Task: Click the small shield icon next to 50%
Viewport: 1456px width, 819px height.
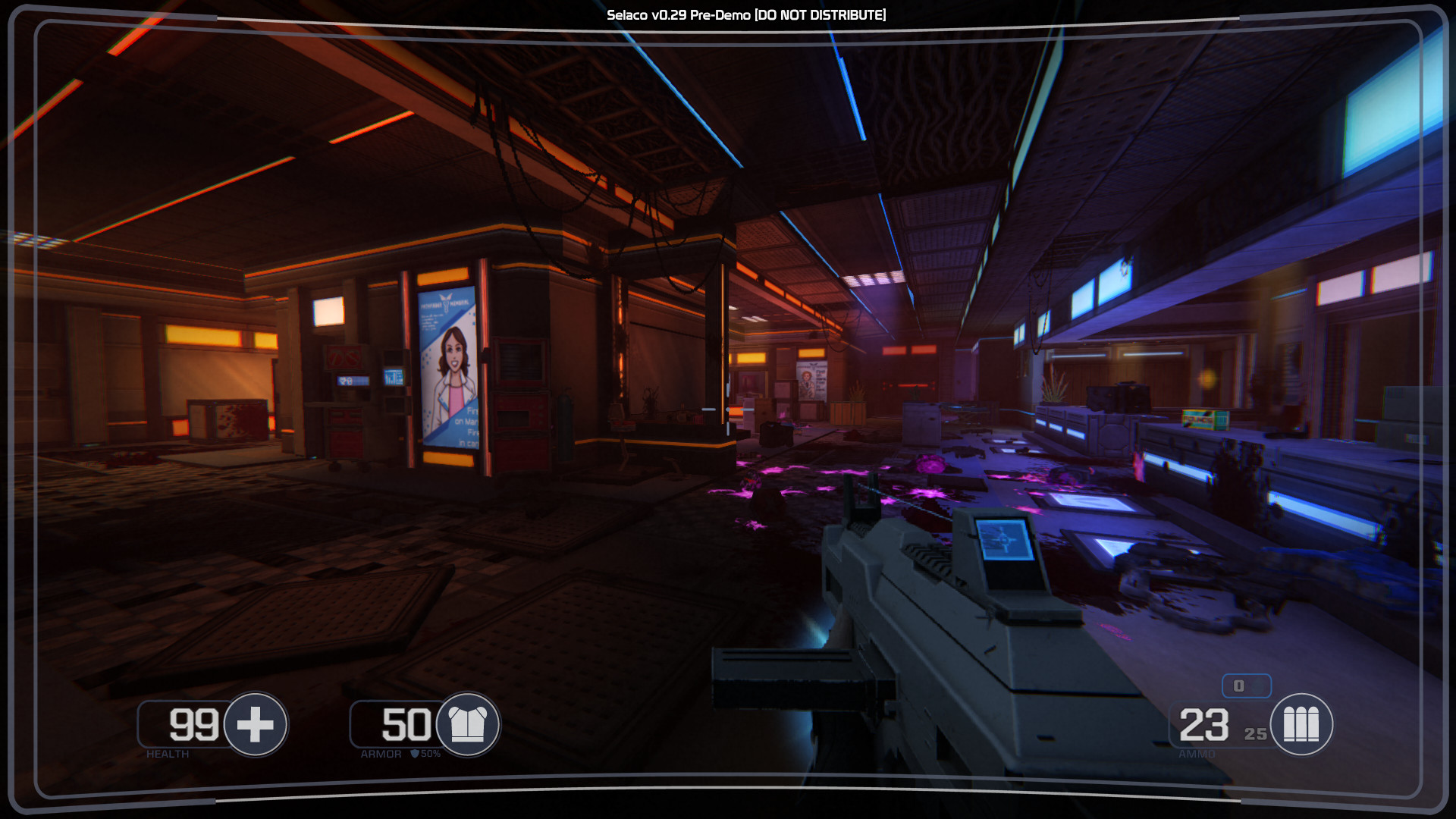Action: pyautogui.click(x=413, y=754)
